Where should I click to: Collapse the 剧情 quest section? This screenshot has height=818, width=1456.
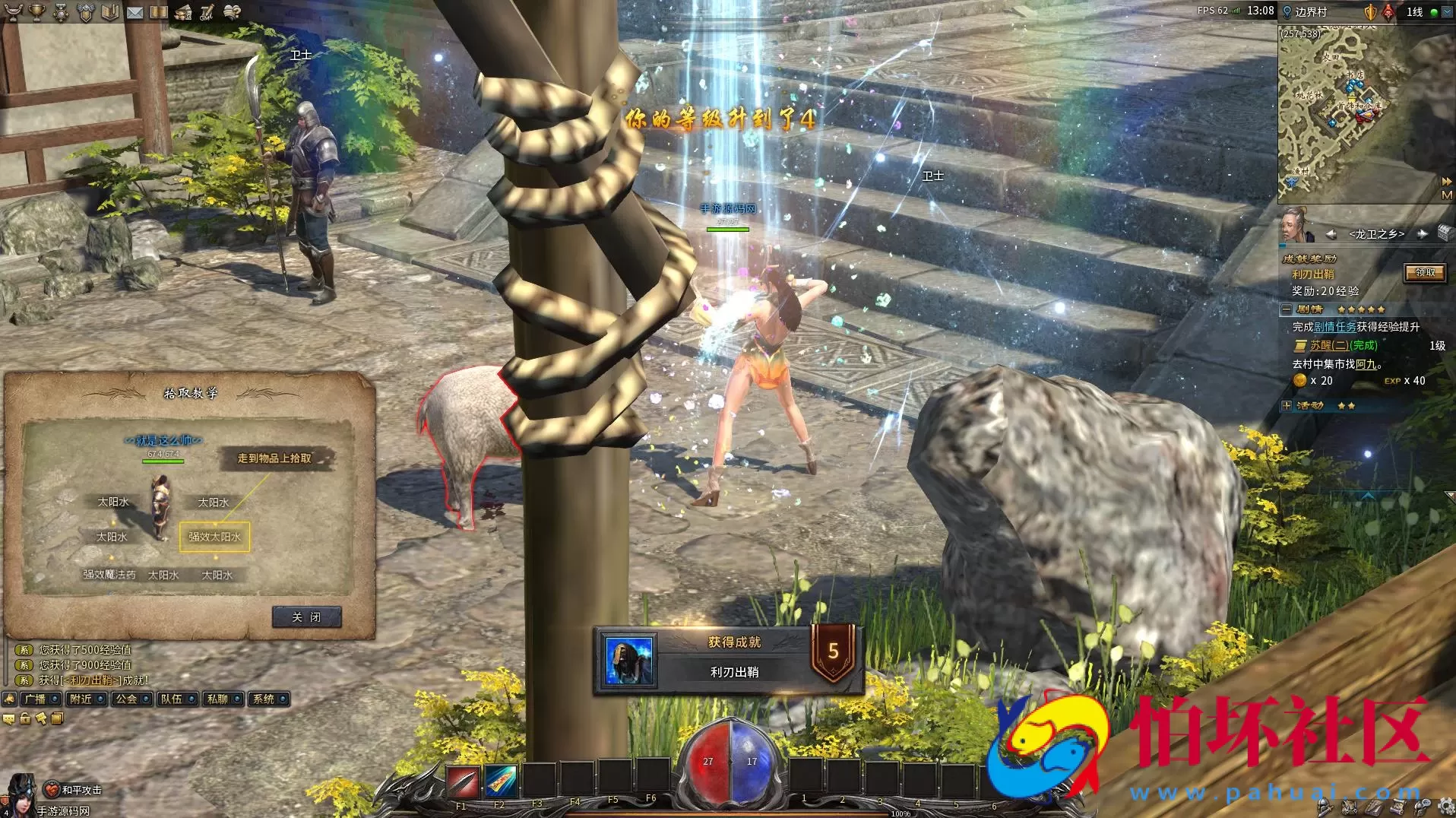coord(1286,309)
